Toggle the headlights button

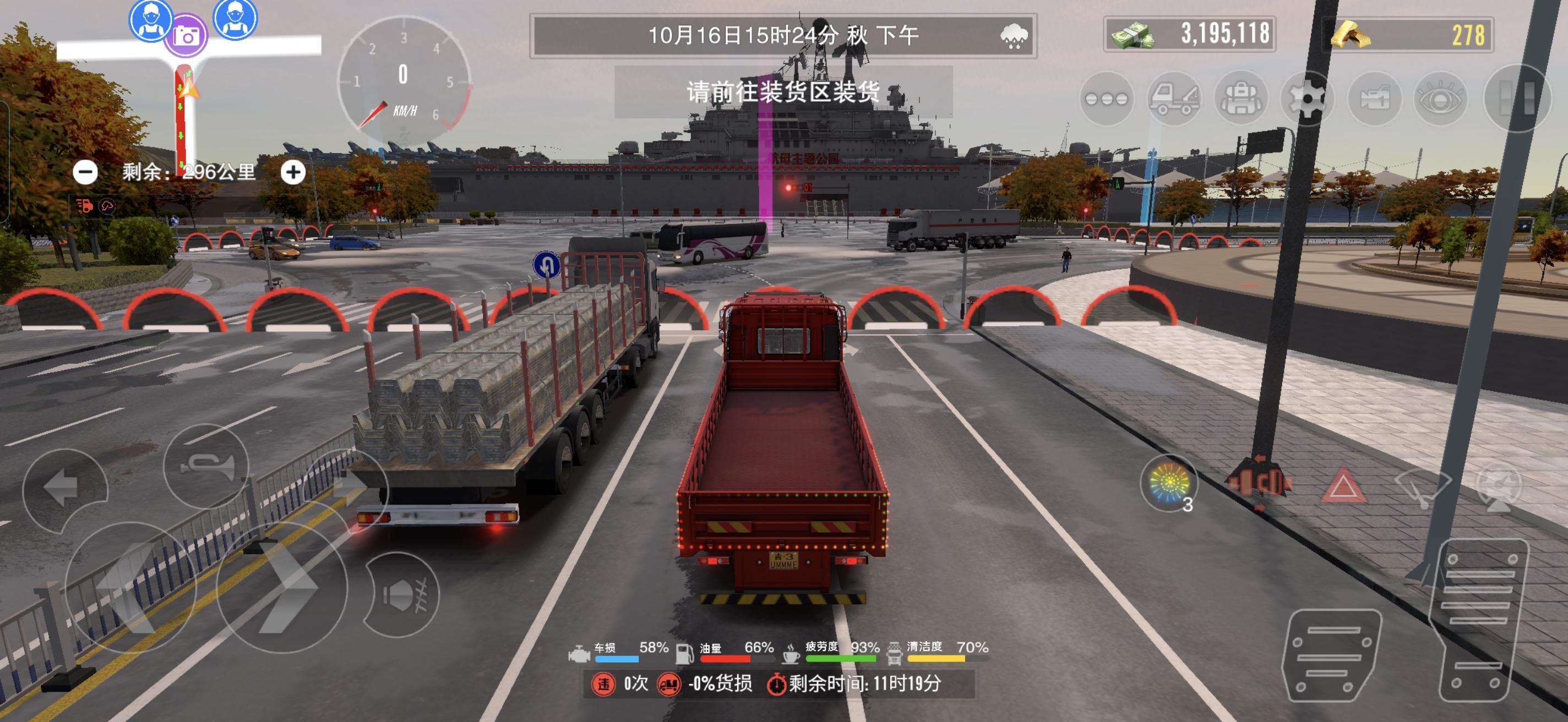tap(402, 594)
